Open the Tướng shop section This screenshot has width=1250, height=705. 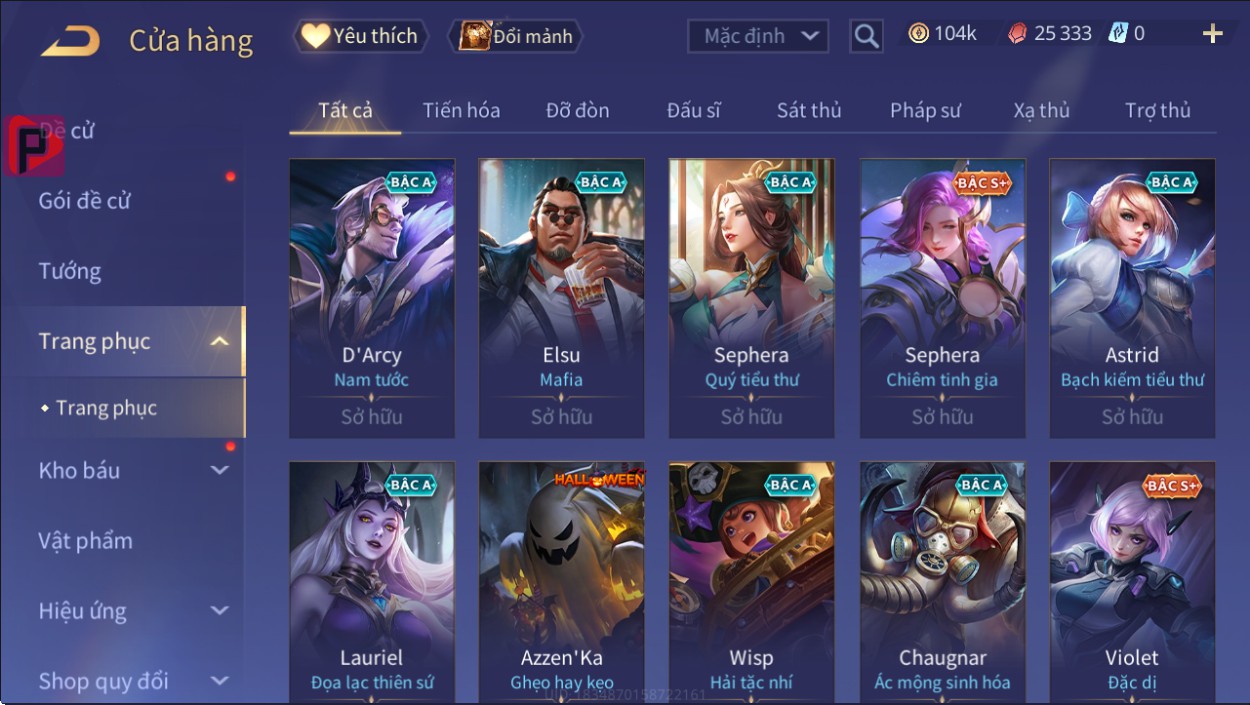point(70,271)
